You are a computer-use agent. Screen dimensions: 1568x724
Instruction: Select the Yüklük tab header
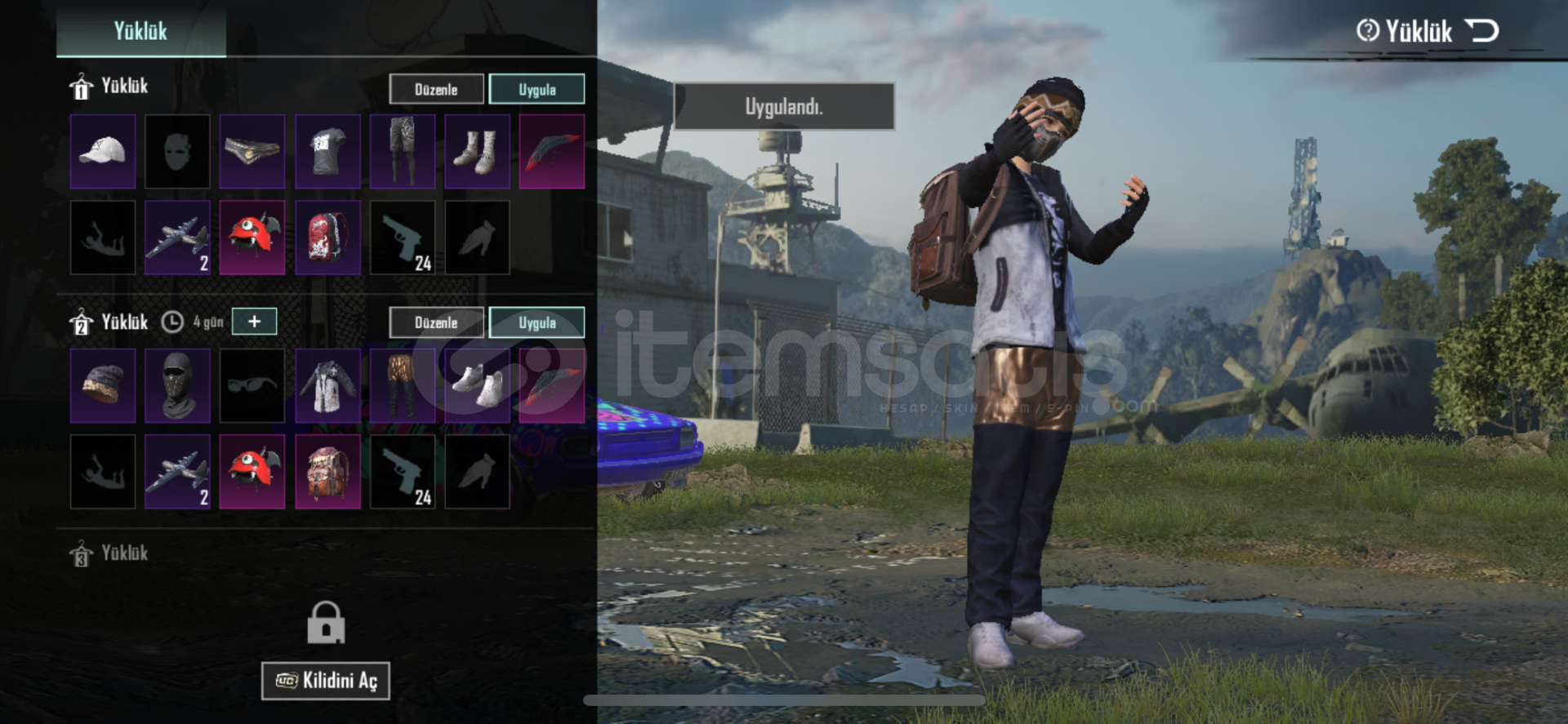[140, 31]
